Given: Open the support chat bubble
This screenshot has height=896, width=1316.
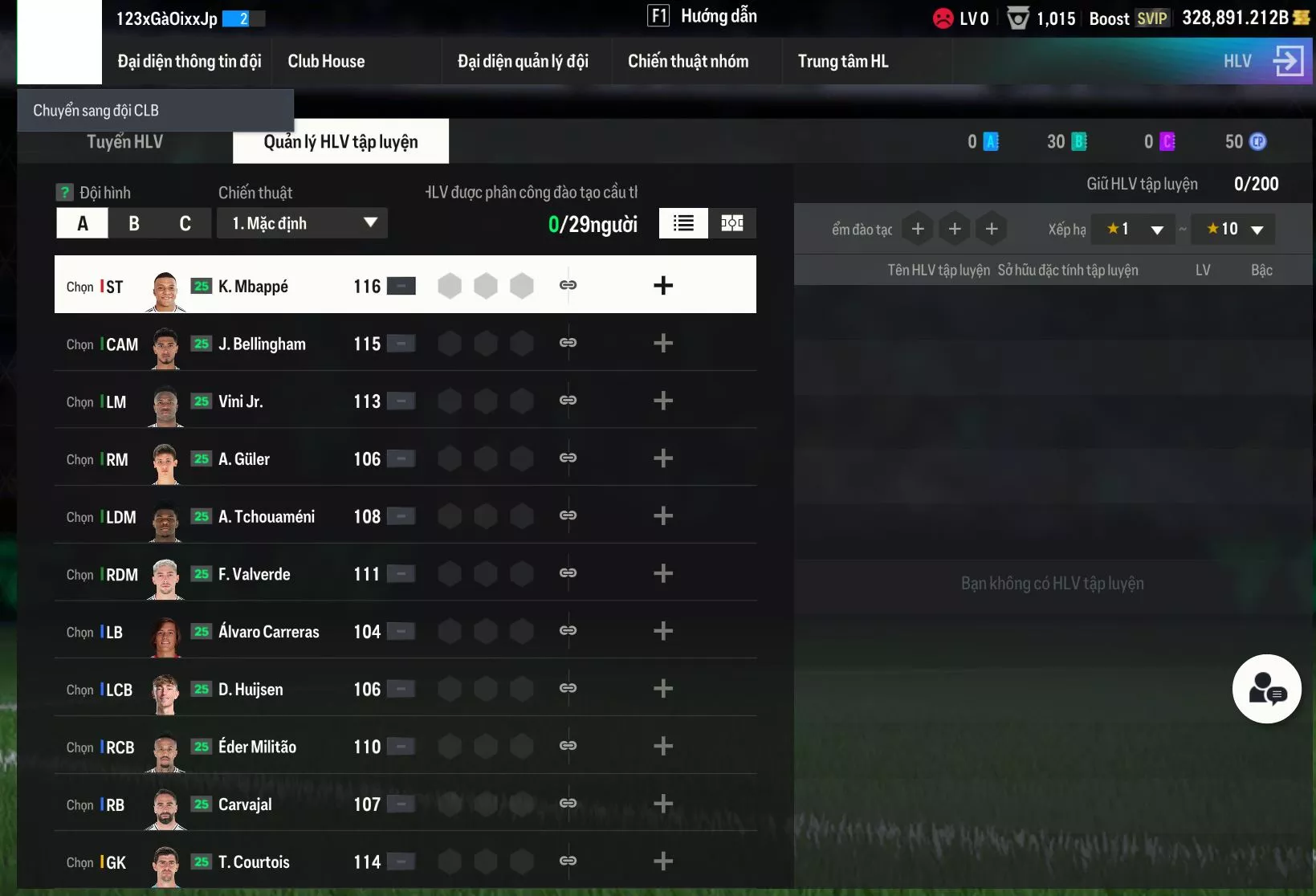Looking at the screenshot, I should click(1267, 689).
